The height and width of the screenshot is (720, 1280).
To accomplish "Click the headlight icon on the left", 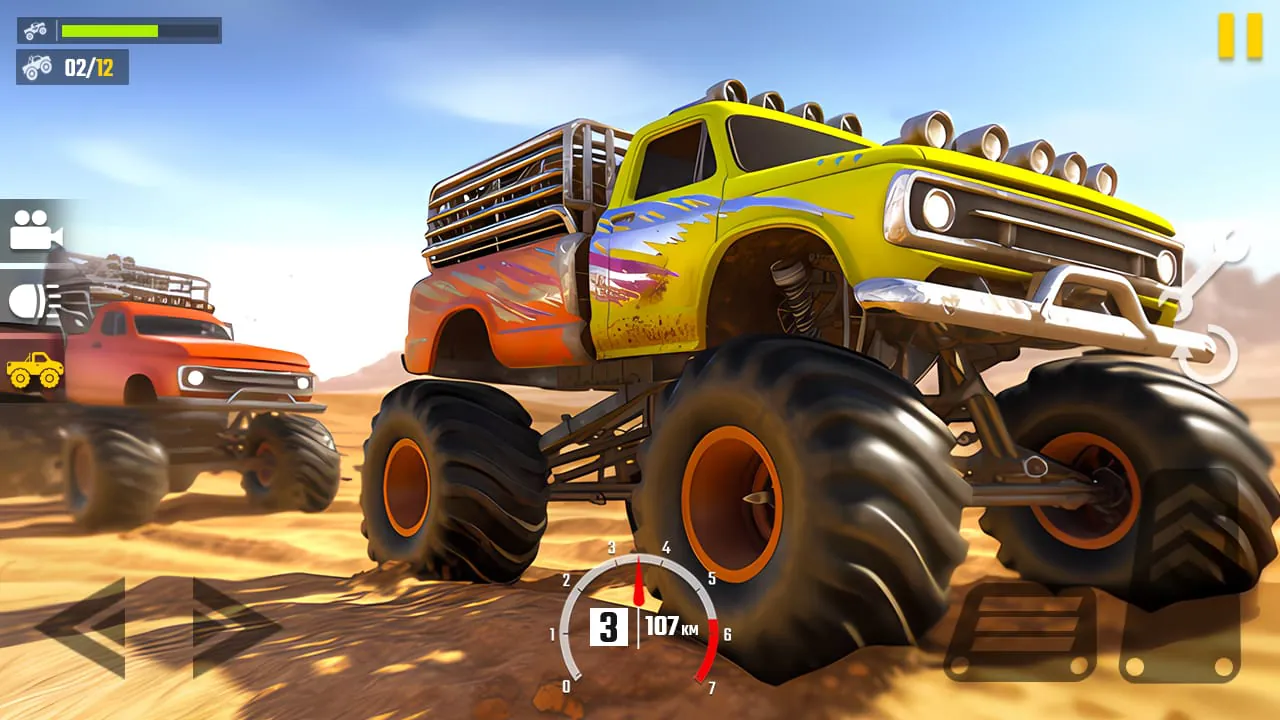I will tap(30, 298).
